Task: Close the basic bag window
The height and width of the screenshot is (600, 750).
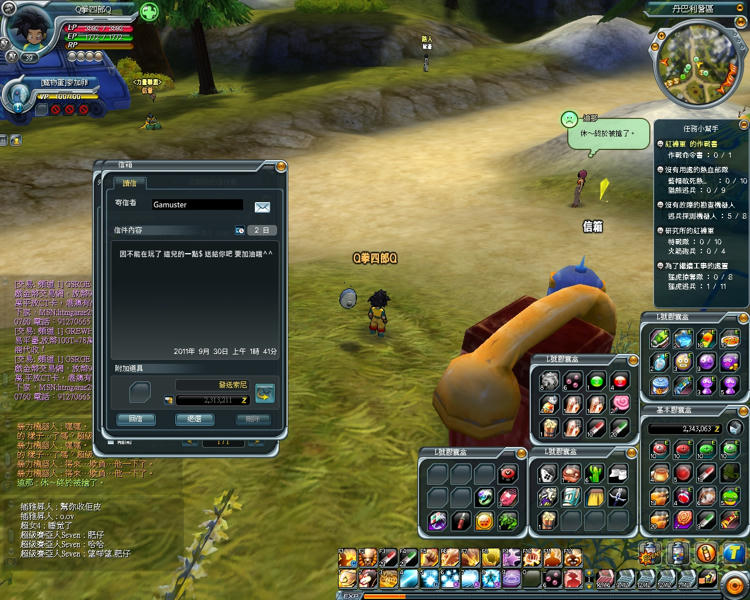Action: [x=744, y=409]
